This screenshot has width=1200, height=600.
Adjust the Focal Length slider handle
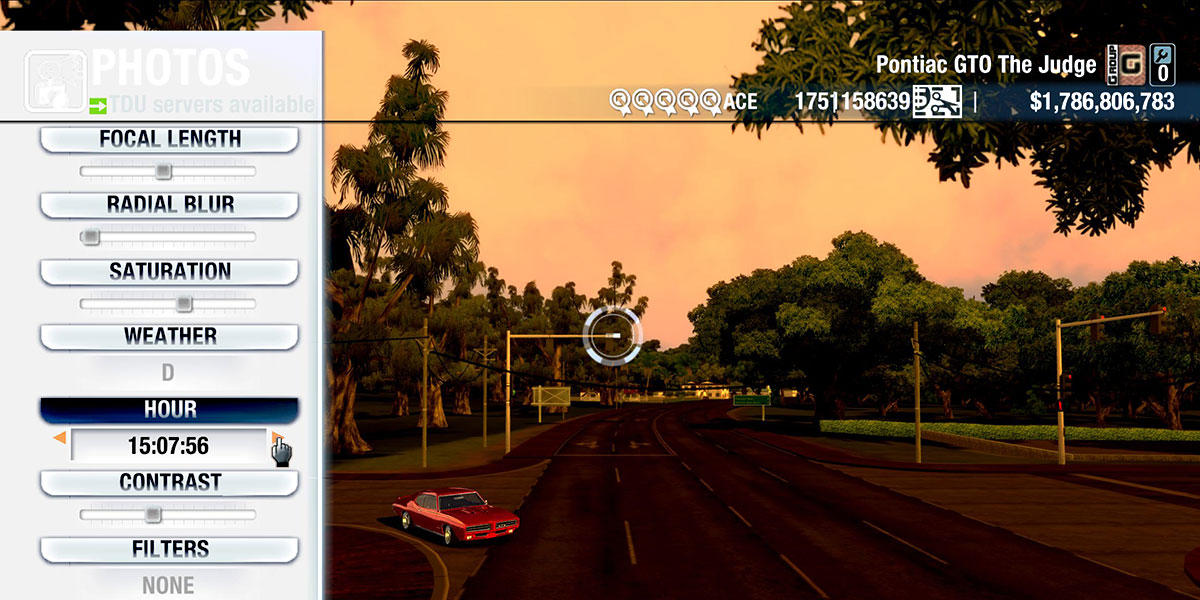coord(163,172)
